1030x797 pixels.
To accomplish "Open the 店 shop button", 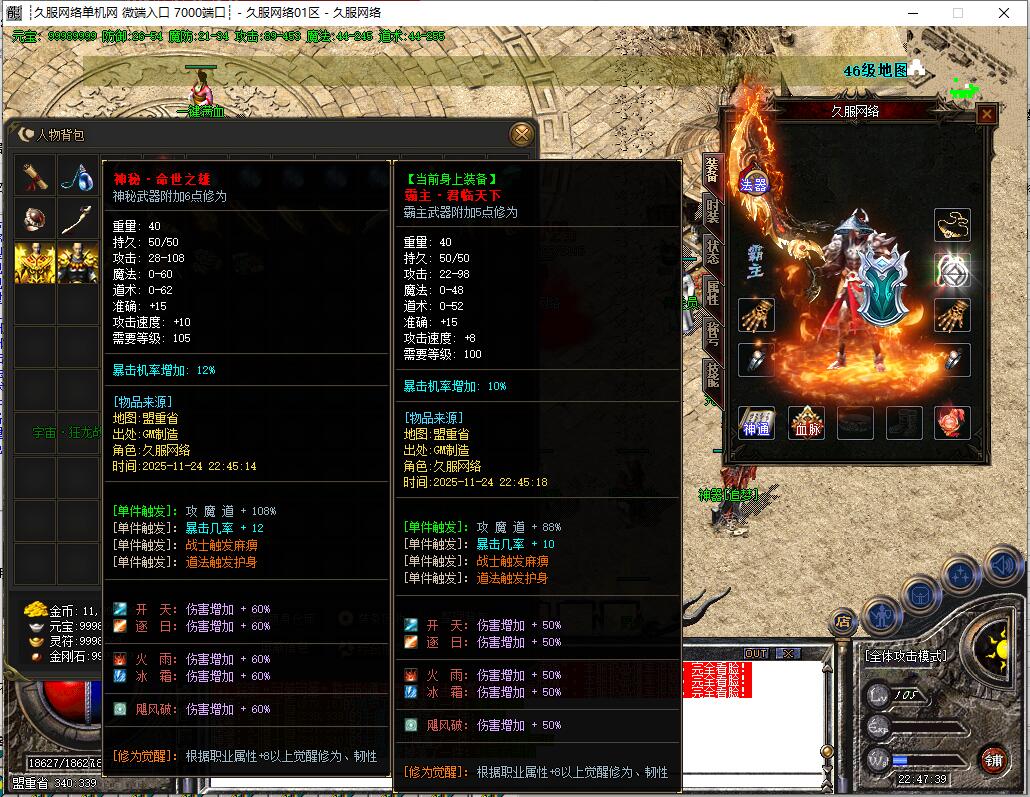I will 843,621.
